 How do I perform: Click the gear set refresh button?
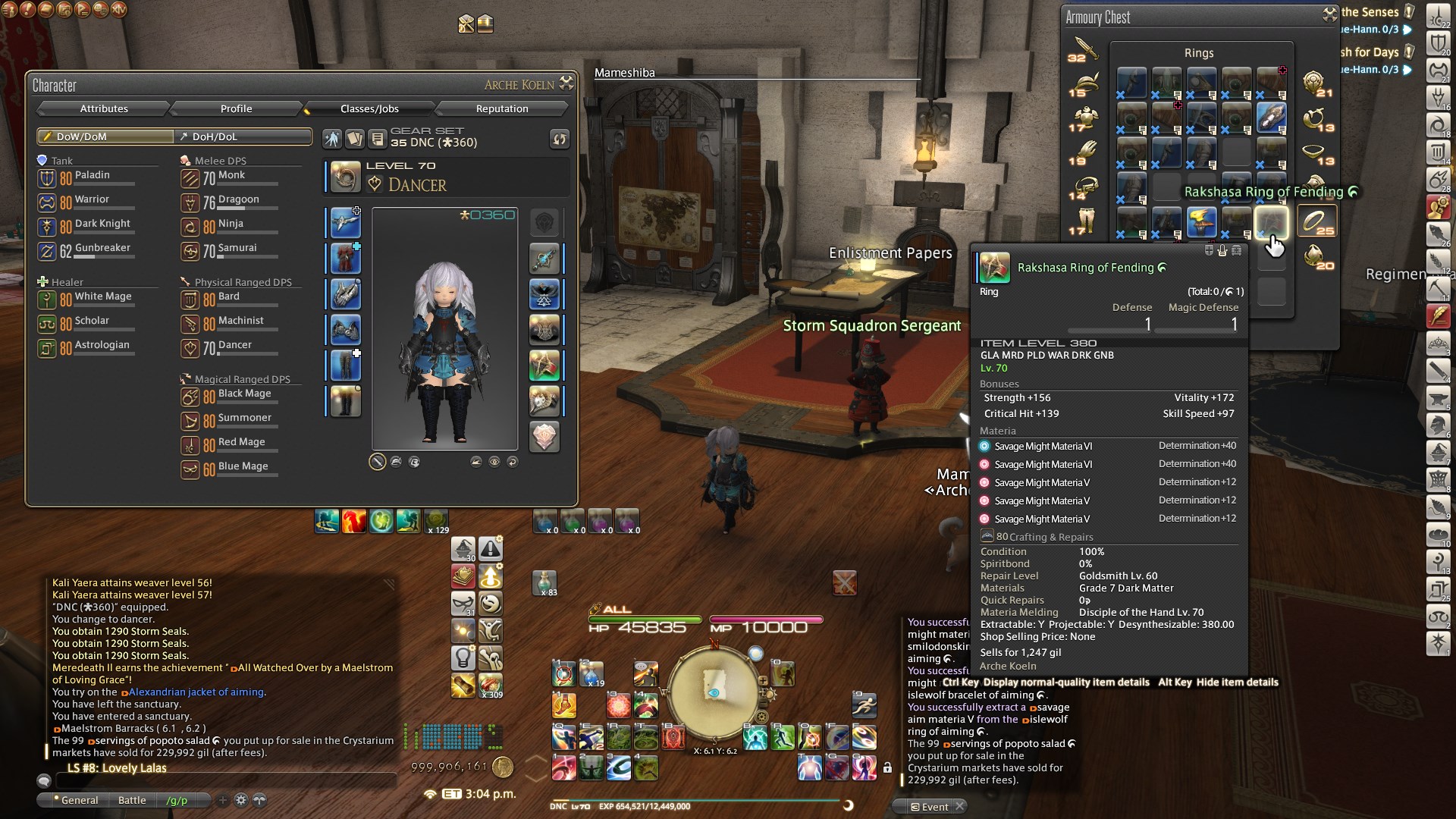[x=559, y=139]
